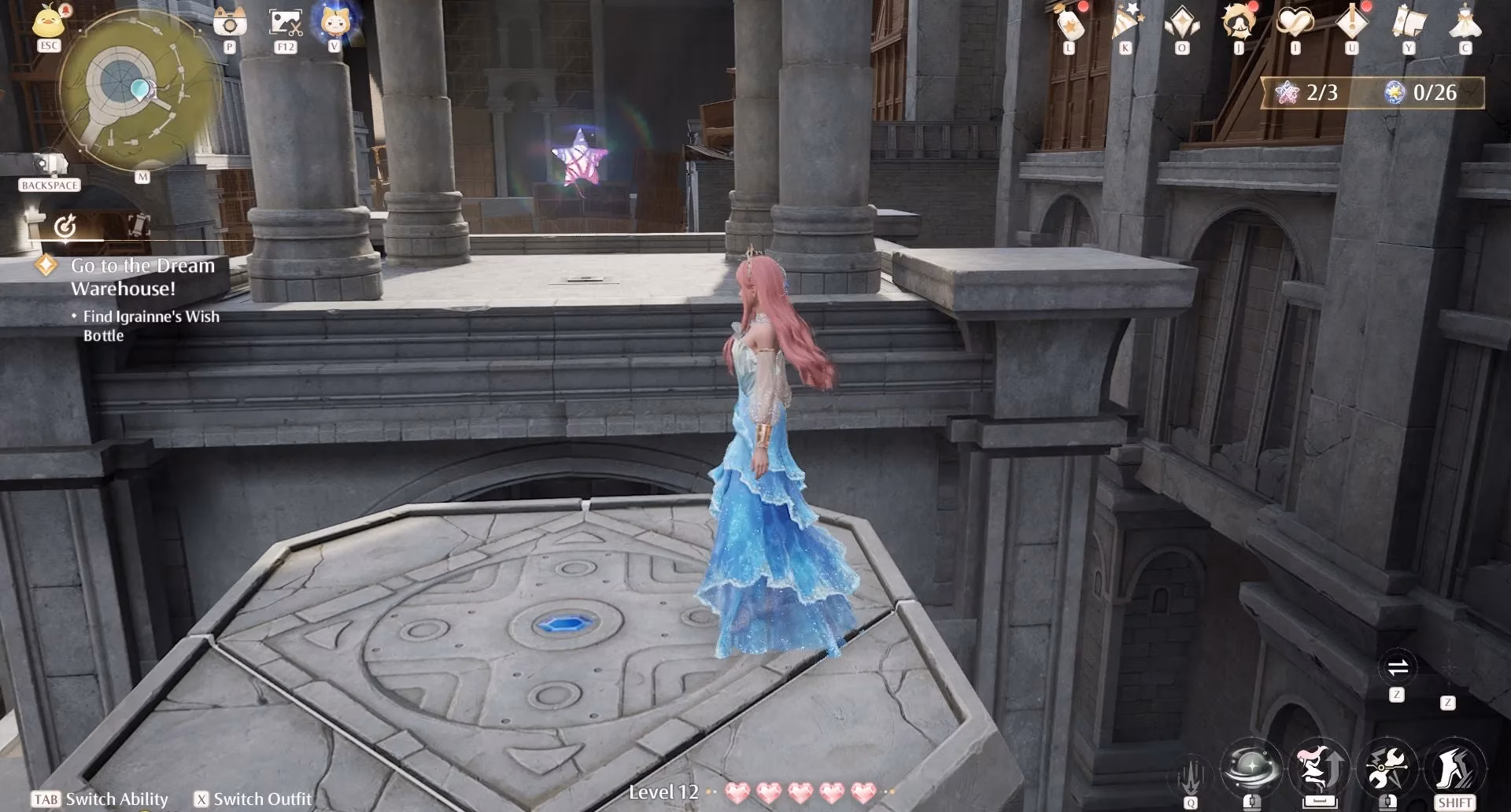Select the wrench crafting ability icon

point(1387,767)
